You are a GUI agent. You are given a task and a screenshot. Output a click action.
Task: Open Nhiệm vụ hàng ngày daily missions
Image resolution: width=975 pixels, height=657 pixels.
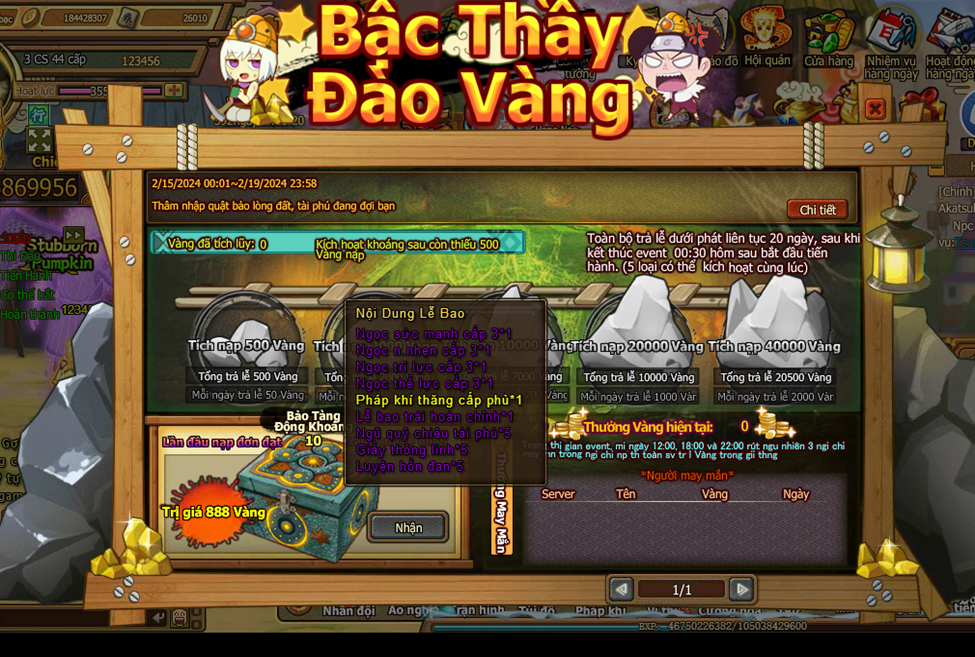890,40
